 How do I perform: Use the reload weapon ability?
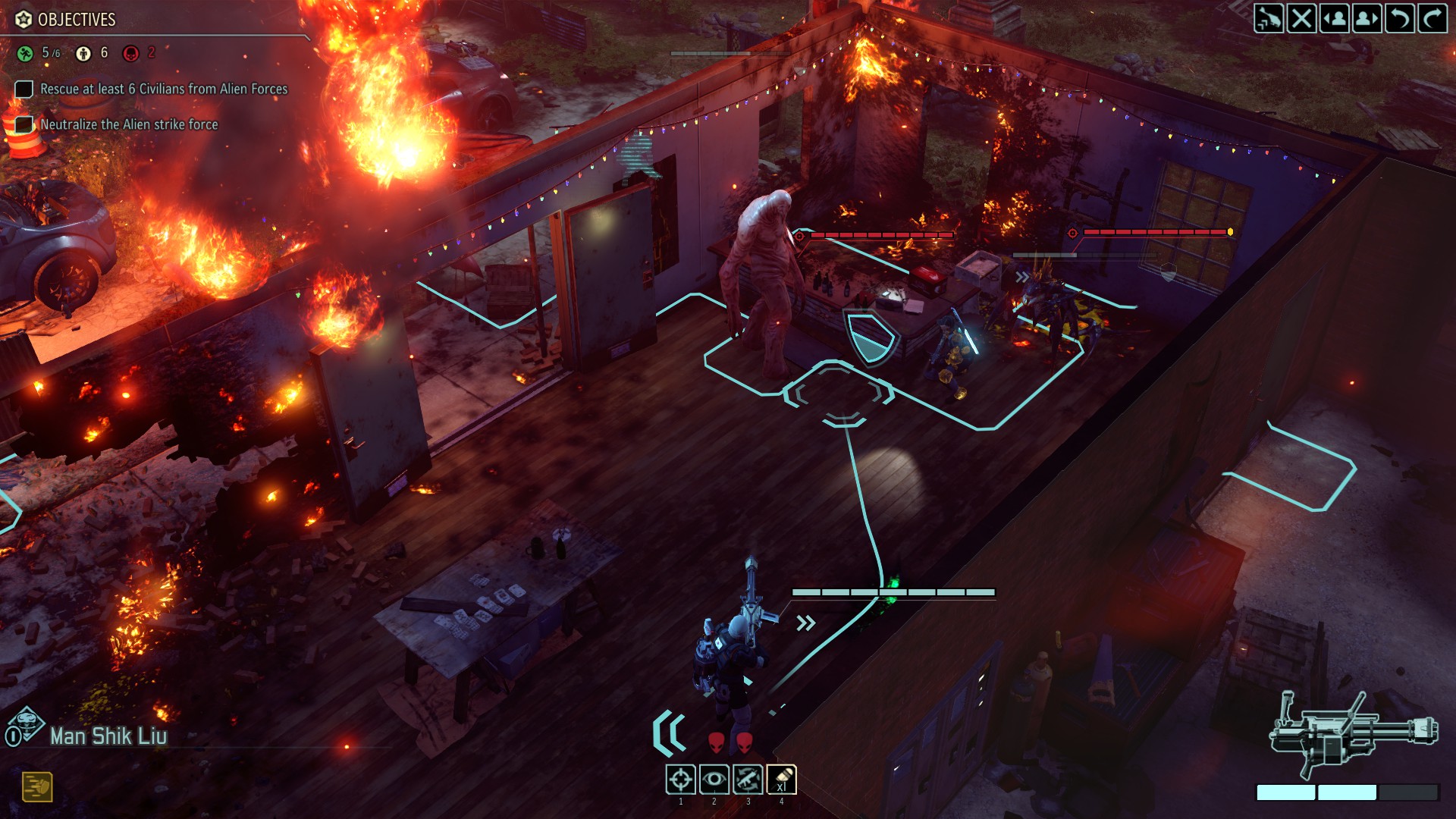point(748,779)
